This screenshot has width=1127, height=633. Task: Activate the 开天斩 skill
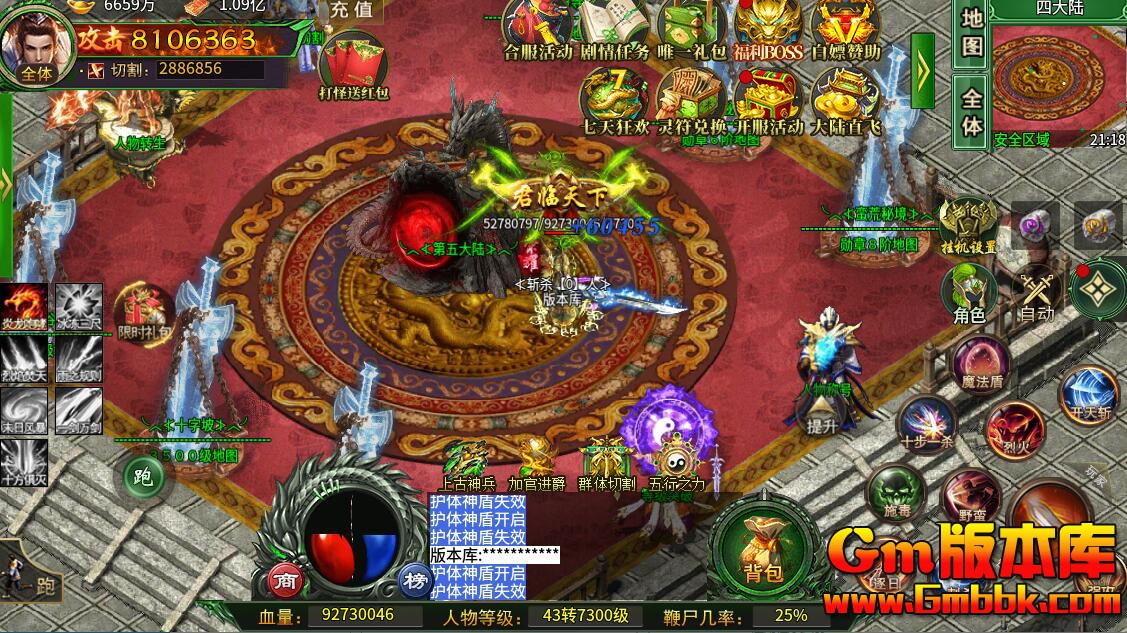[1087, 393]
